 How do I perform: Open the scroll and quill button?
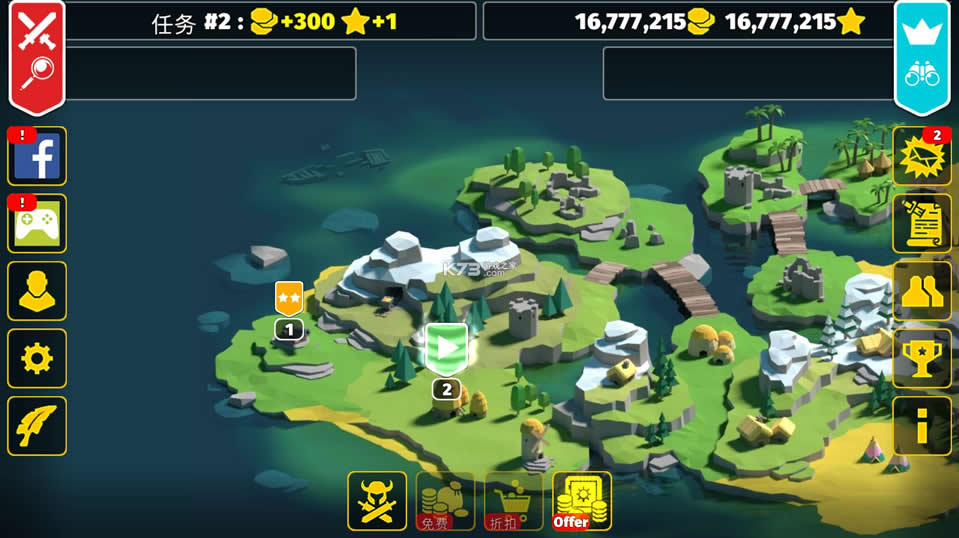point(921,224)
